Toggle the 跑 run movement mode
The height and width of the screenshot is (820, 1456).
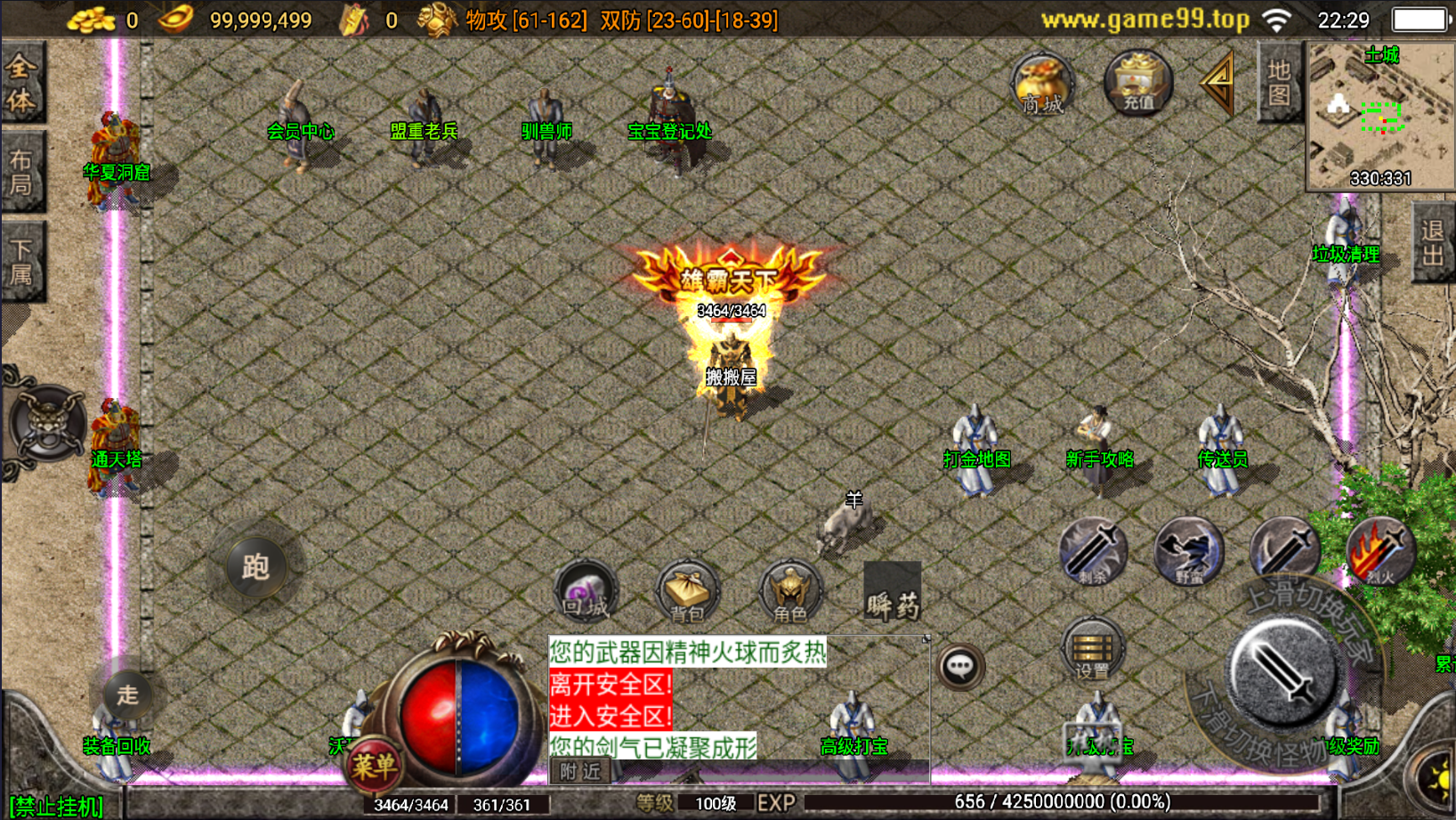[x=255, y=568]
